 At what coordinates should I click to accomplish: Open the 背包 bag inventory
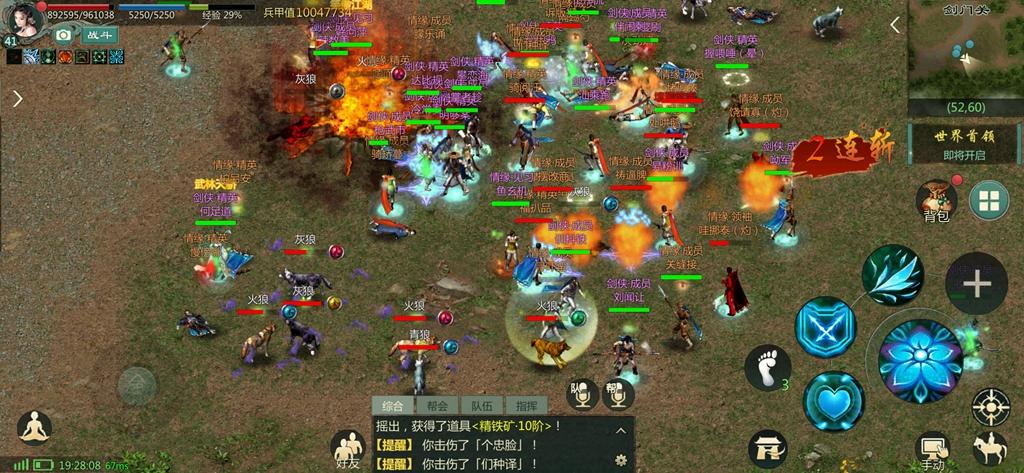pyautogui.click(x=936, y=201)
